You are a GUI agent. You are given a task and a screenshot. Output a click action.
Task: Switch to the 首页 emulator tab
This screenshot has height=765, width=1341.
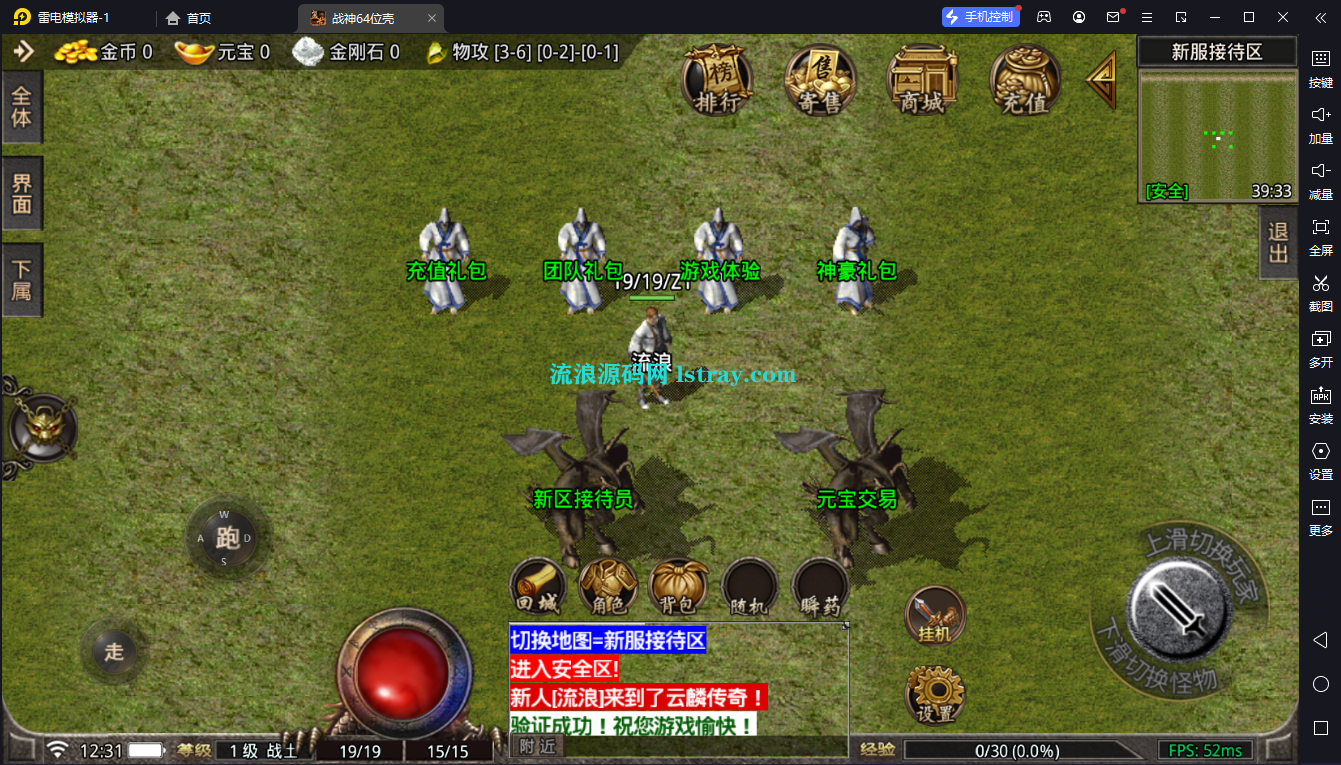tap(188, 17)
